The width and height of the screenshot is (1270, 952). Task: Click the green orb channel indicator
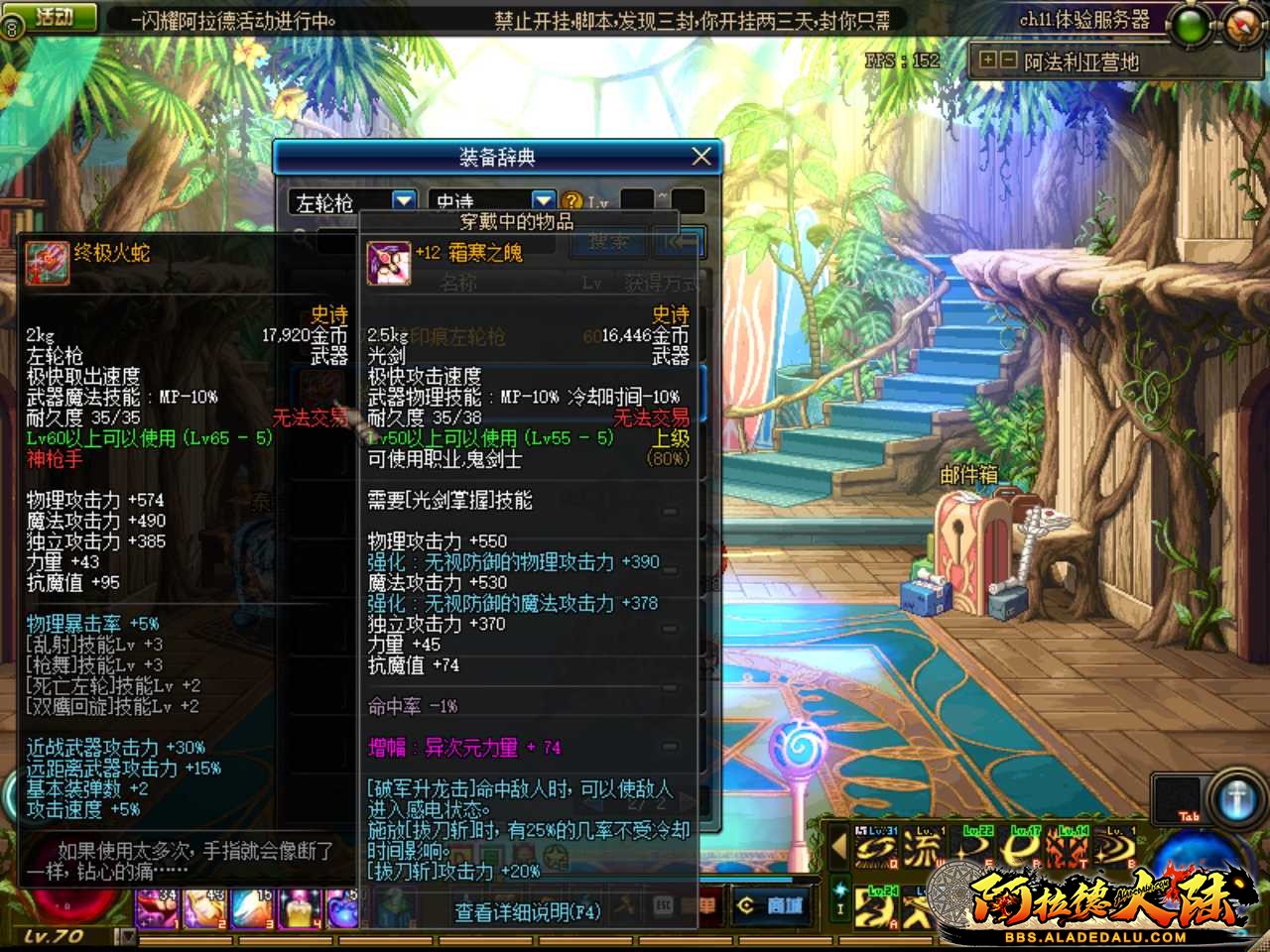pos(1190,24)
